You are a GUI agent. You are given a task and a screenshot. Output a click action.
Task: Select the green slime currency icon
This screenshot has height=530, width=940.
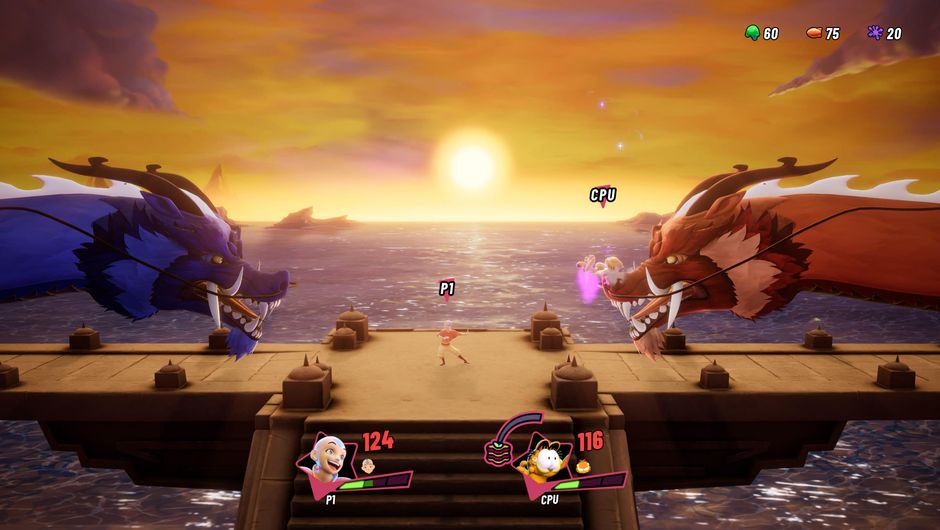pyautogui.click(x=752, y=33)
